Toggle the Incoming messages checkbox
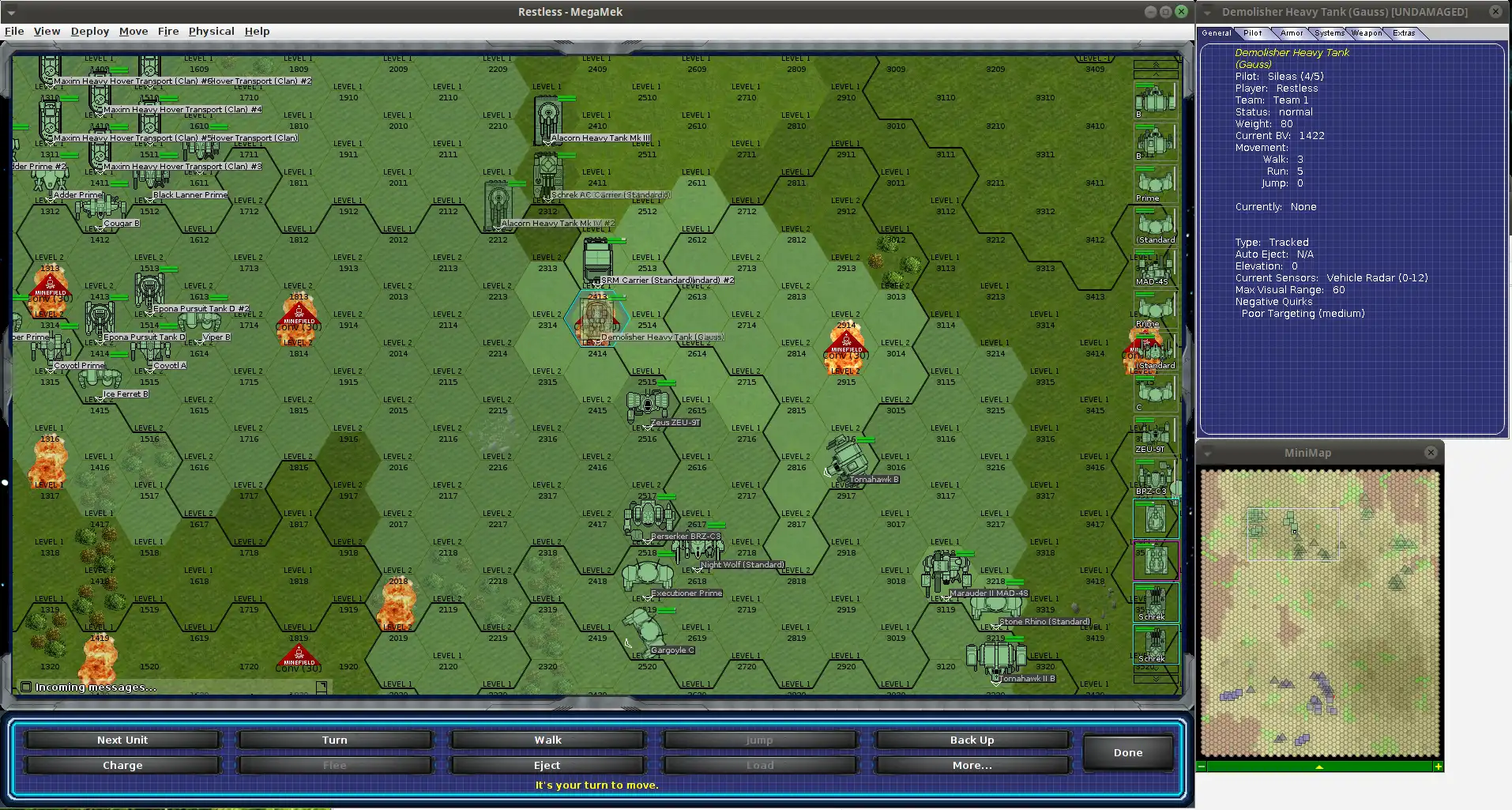The height and width of the screenshot is (810, 1512). (x=26, y=687)
